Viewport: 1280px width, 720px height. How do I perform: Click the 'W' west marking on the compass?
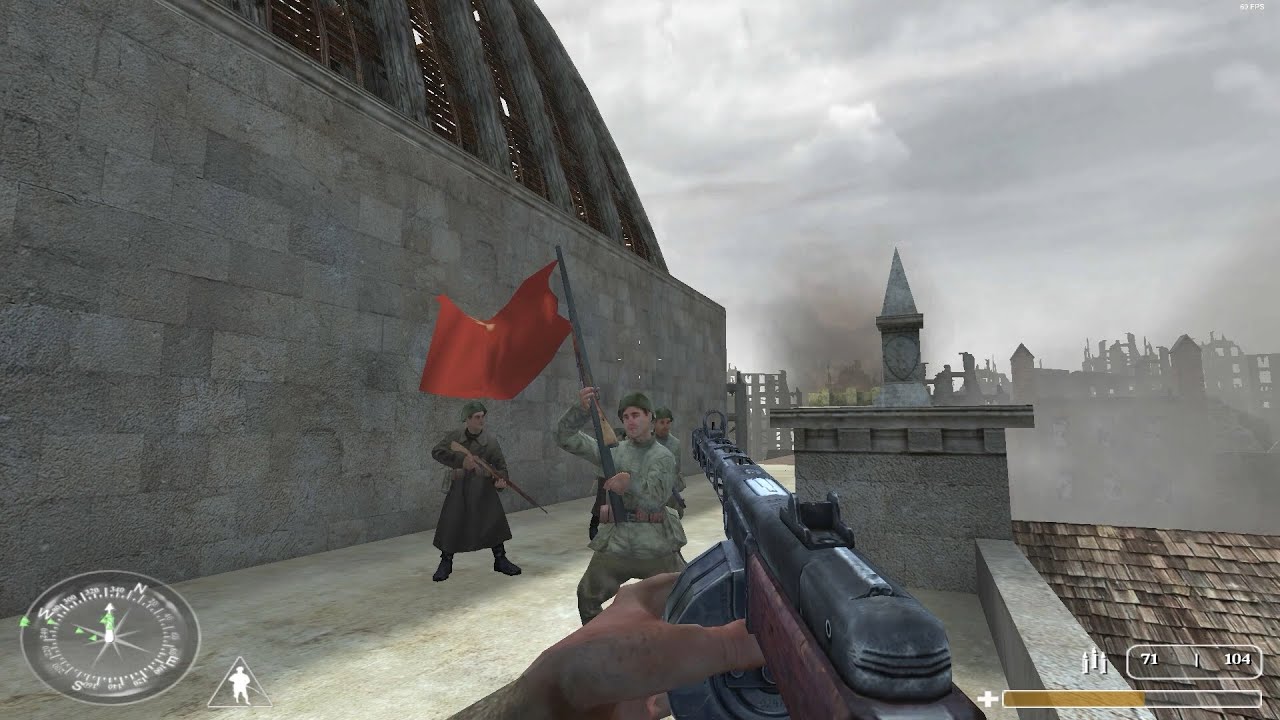click(x=45, y=612)
